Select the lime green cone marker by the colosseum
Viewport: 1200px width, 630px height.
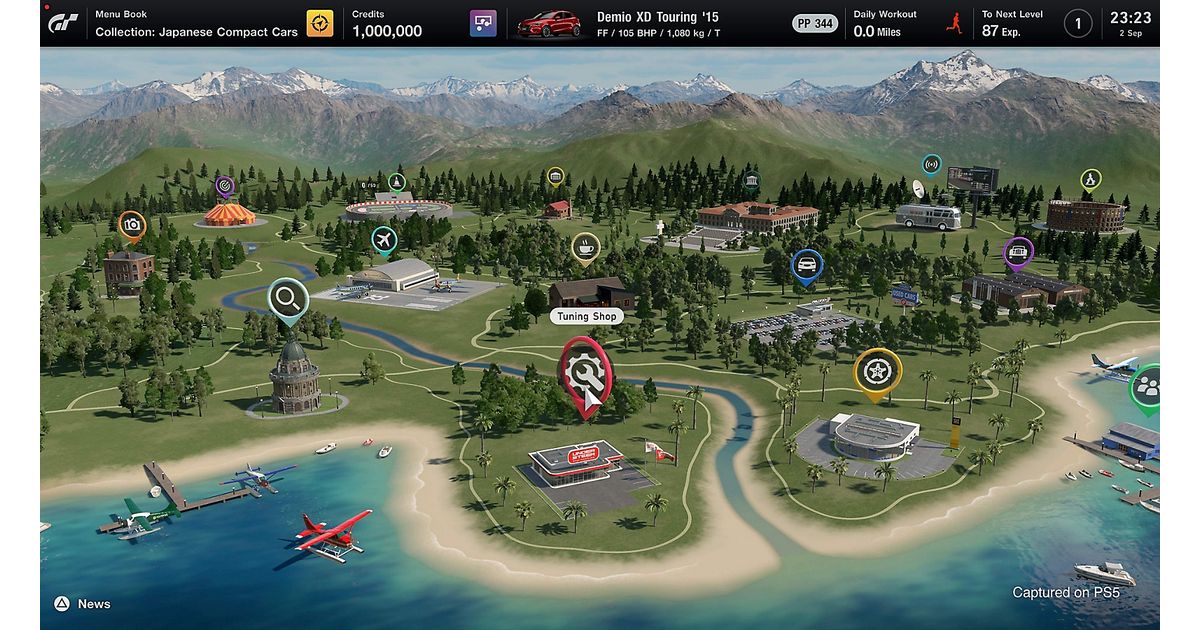point(1090,180)
